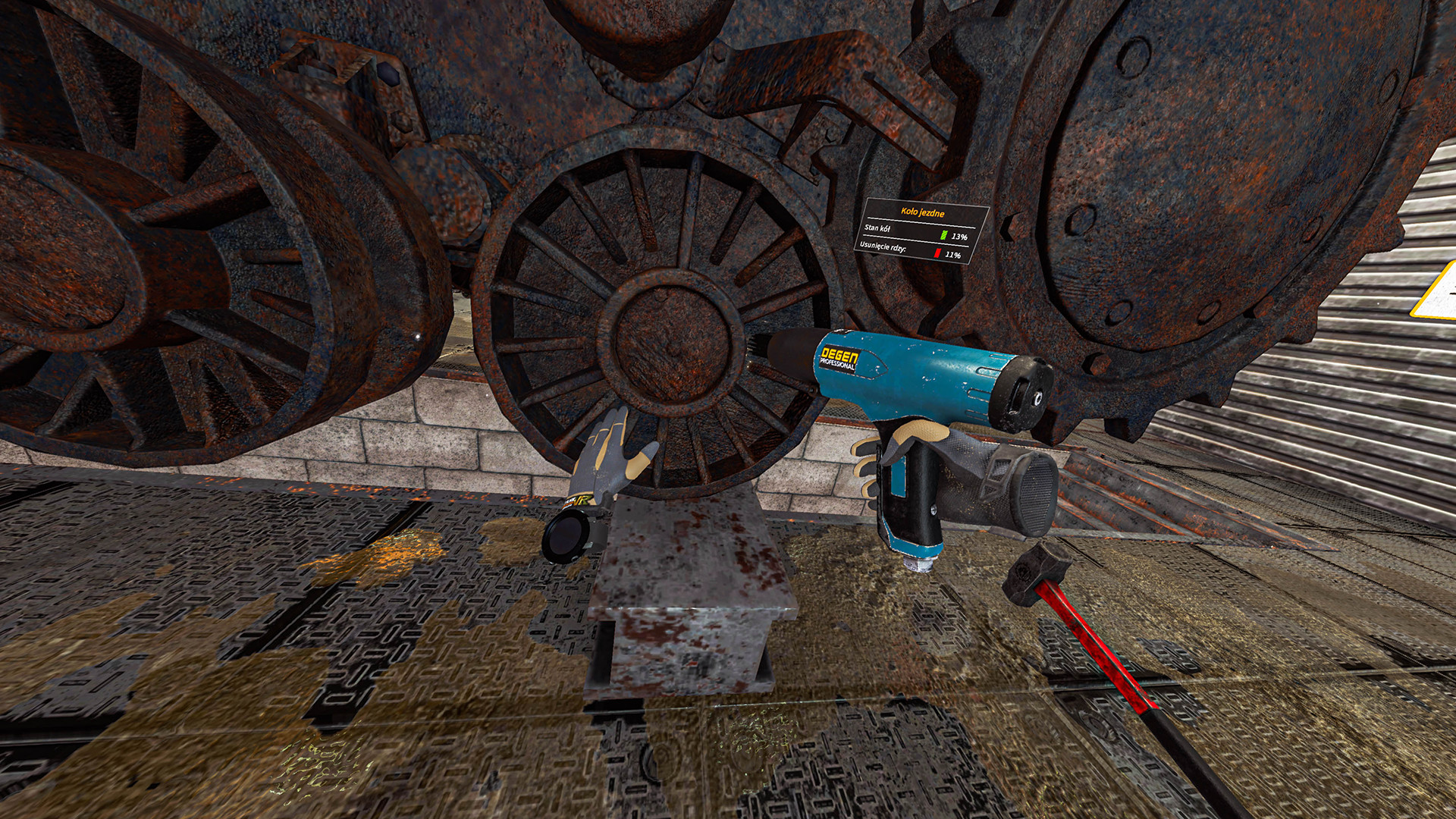Click the green Stan kół indicator icon
The image size is (1456, 819).
pos(944,234)
